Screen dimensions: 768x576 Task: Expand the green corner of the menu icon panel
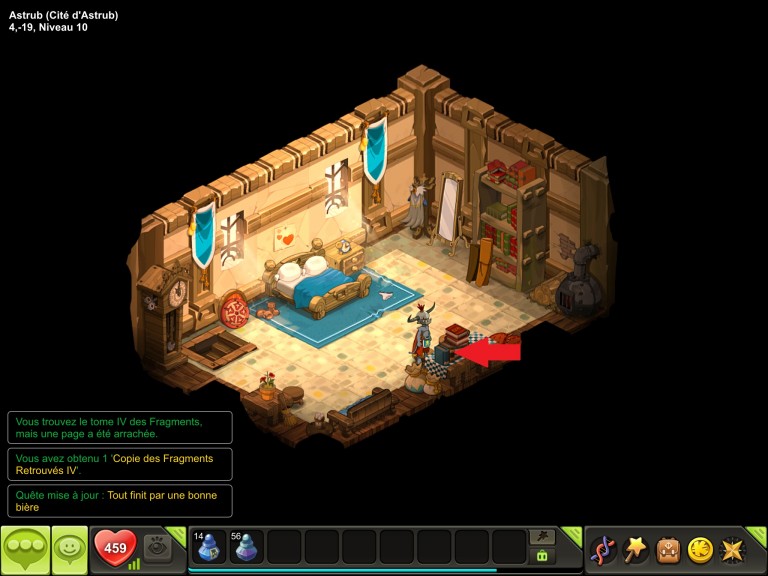(x=759, y=533)
